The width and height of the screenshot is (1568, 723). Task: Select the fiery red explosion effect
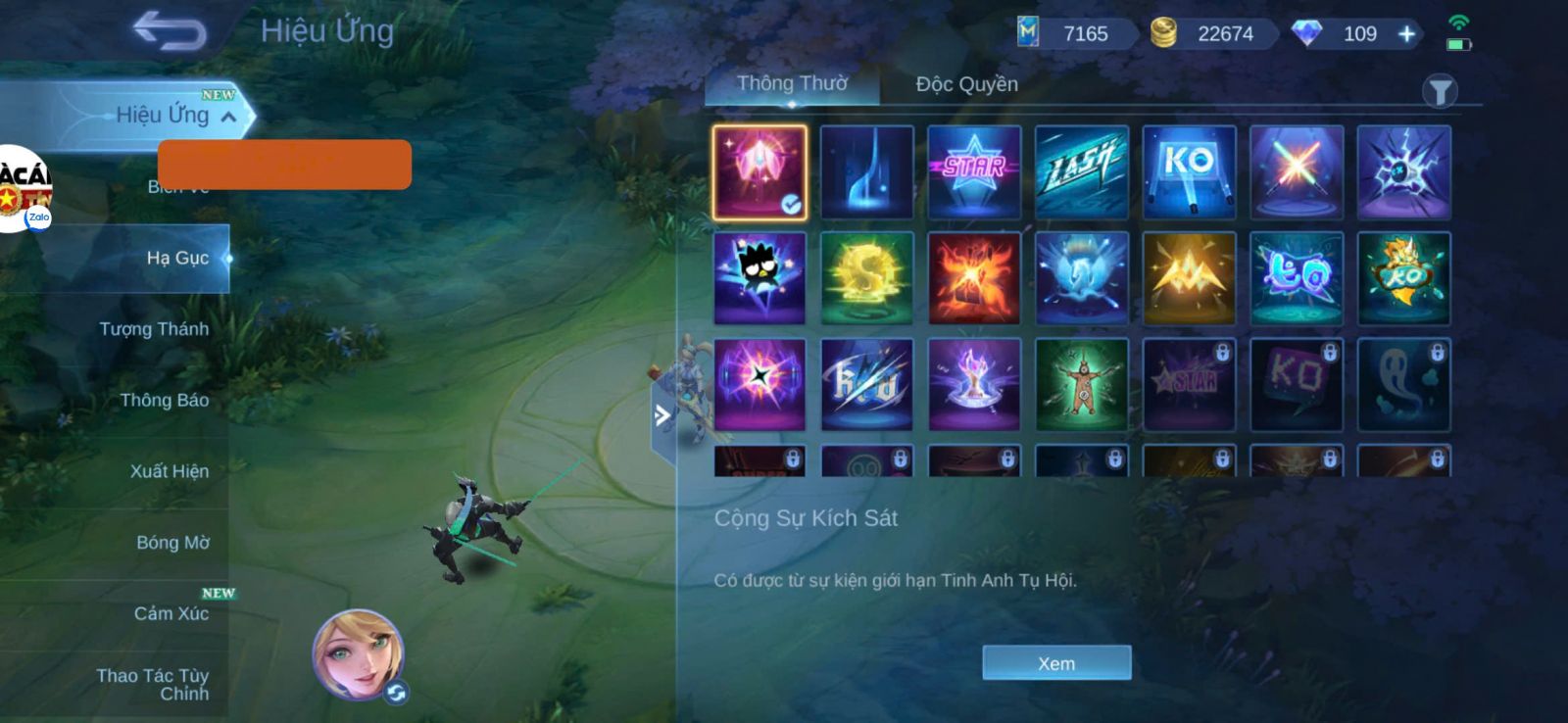(974, 278)
